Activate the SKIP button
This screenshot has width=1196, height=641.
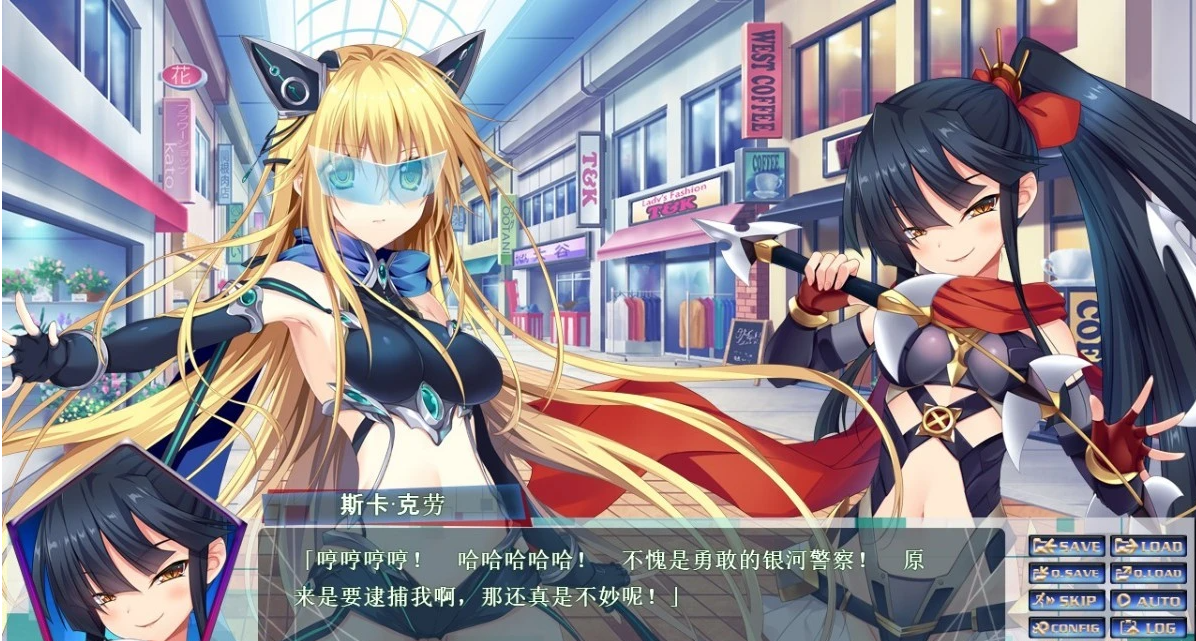coord(1067,601)
